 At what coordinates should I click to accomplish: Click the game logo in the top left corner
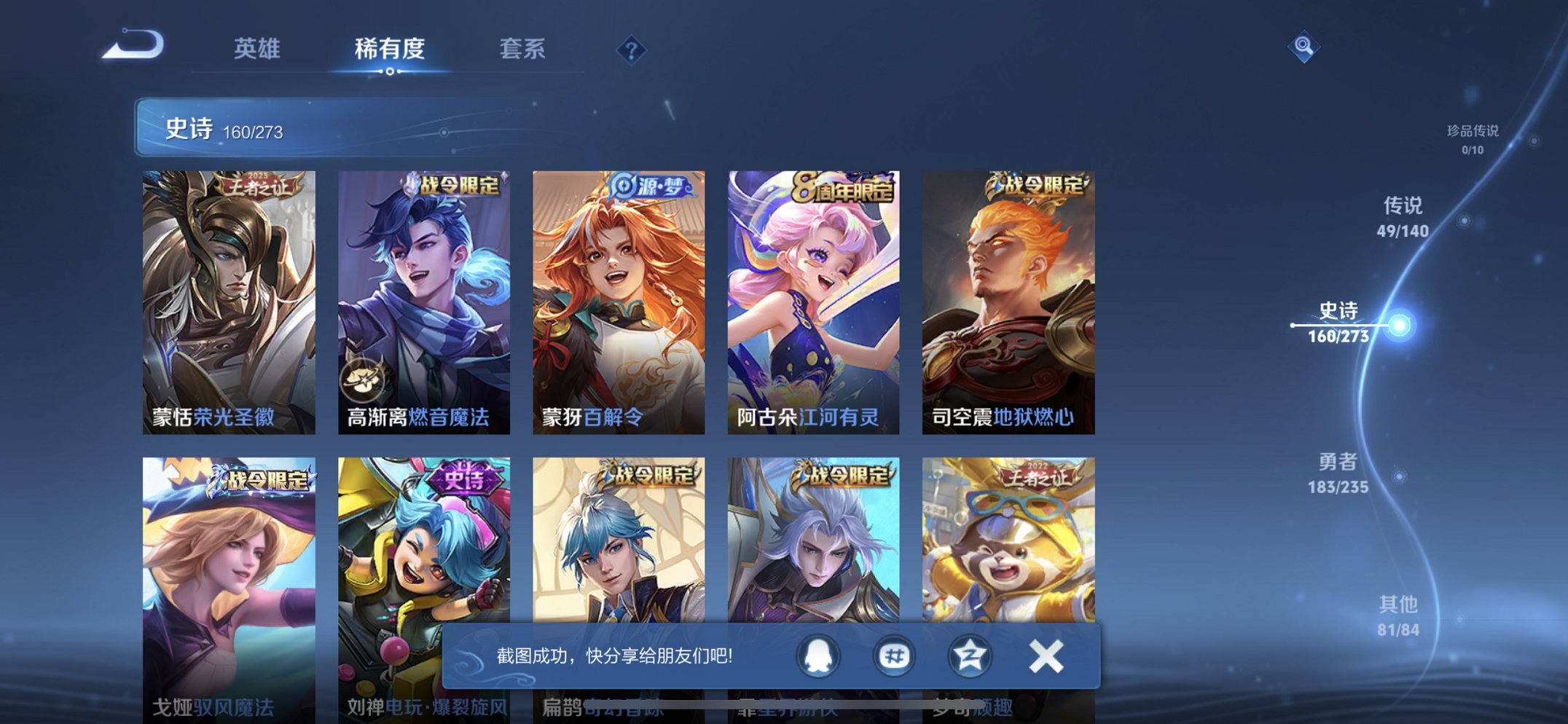coord(133,45)
